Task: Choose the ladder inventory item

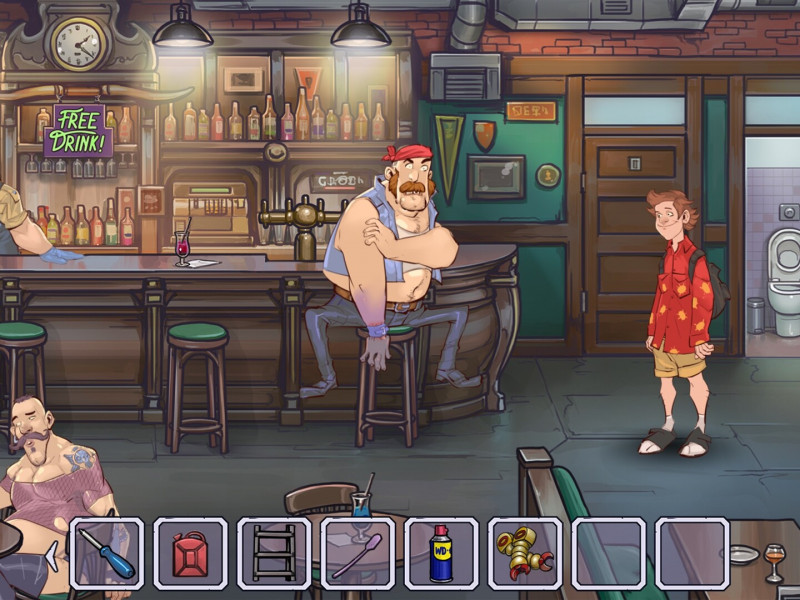Action: pos(274,553)
